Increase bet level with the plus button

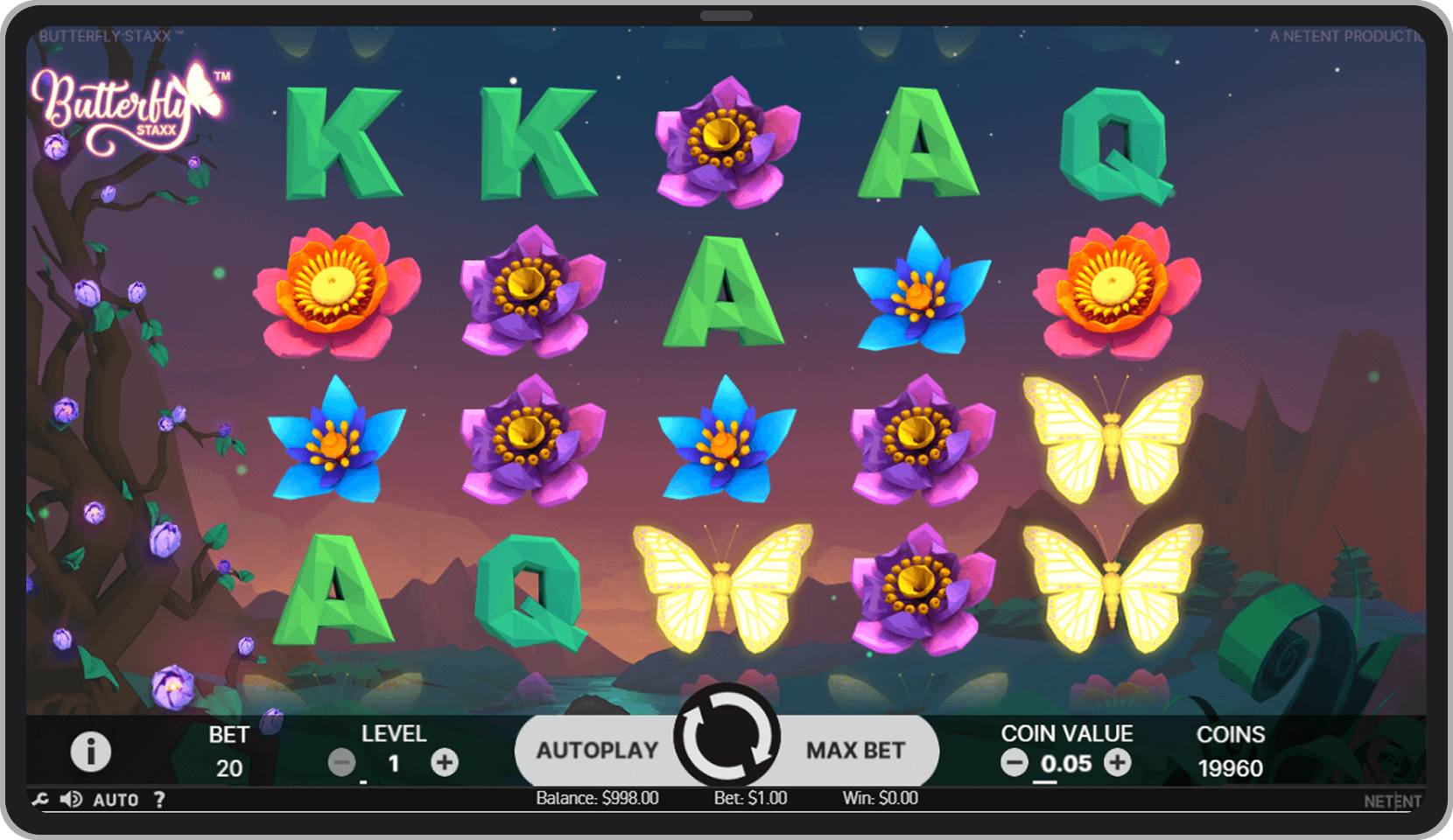(445, 762)
